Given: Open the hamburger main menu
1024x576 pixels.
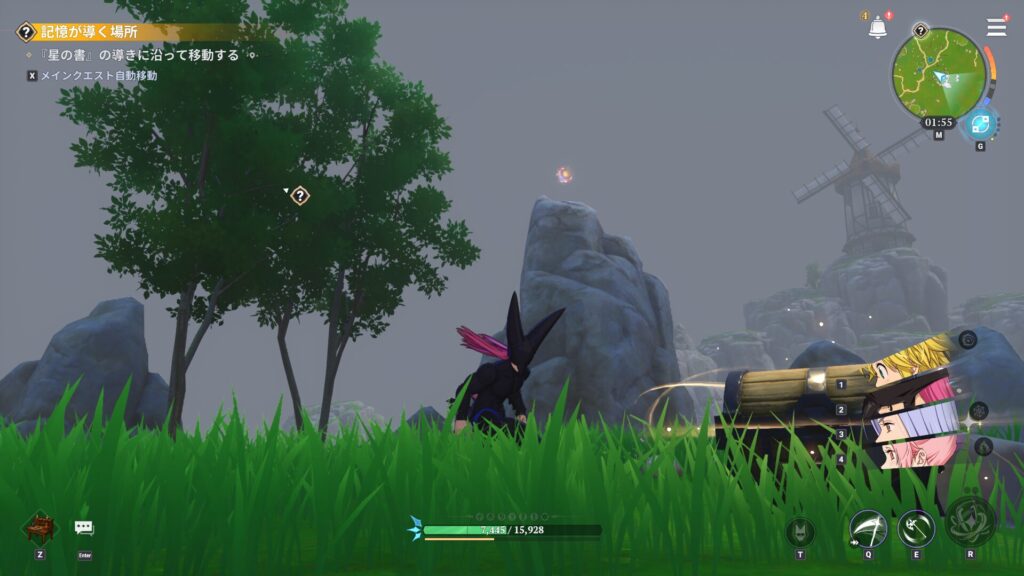Looking at the screenshot, I should [x=996, y=28].
